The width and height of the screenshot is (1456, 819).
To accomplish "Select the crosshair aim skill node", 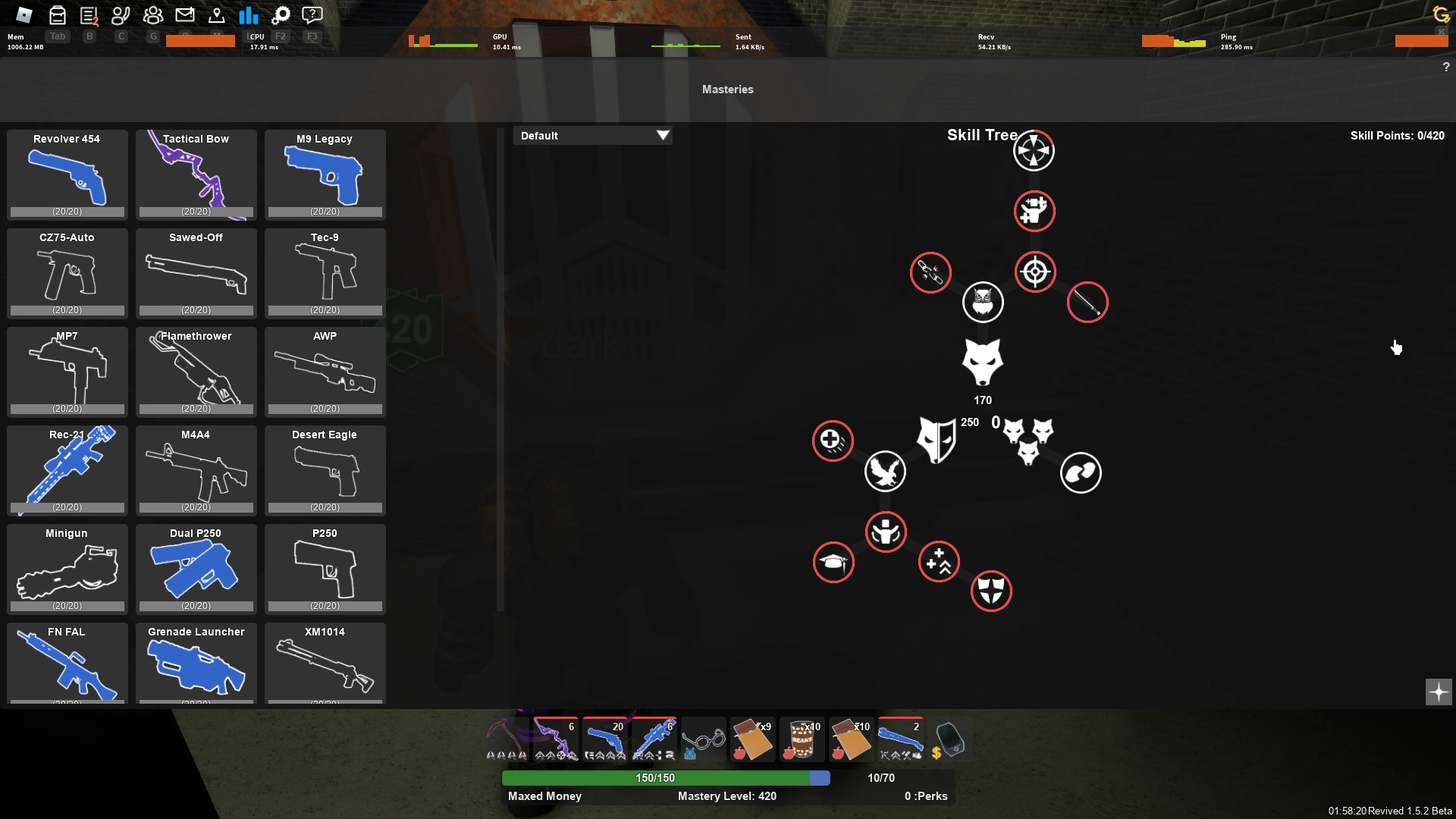I will point(1034,271).
